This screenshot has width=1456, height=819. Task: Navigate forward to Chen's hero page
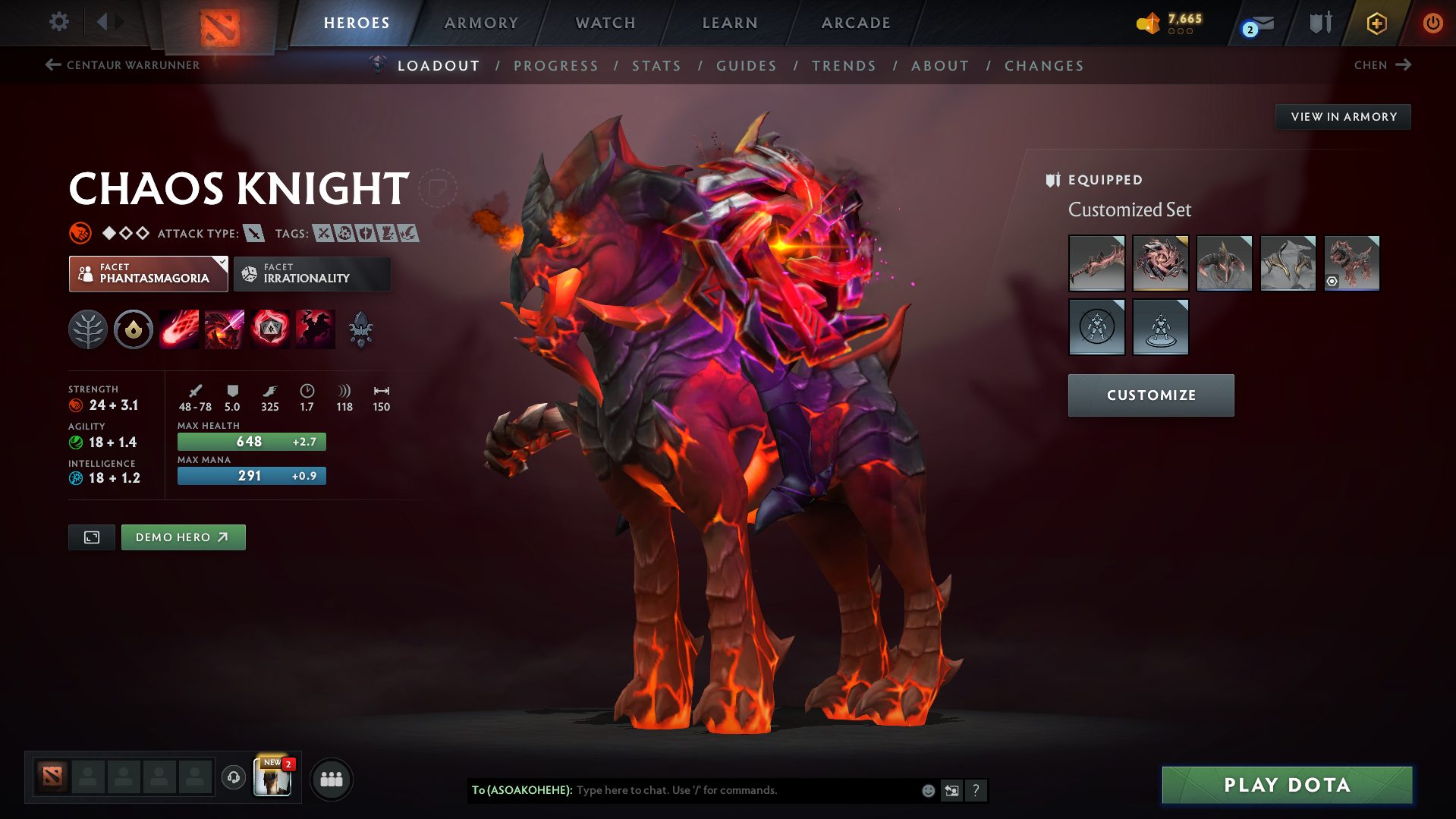pyautogui.click(x=1382, y=65)
